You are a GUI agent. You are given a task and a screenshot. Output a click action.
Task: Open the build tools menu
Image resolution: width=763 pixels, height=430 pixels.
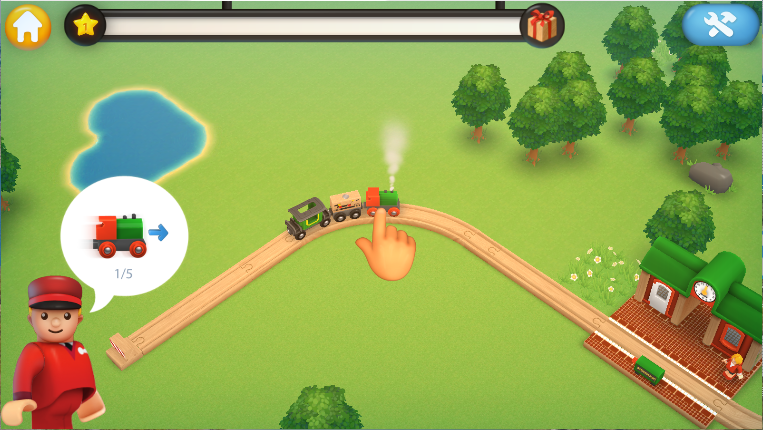click(720, 26)
